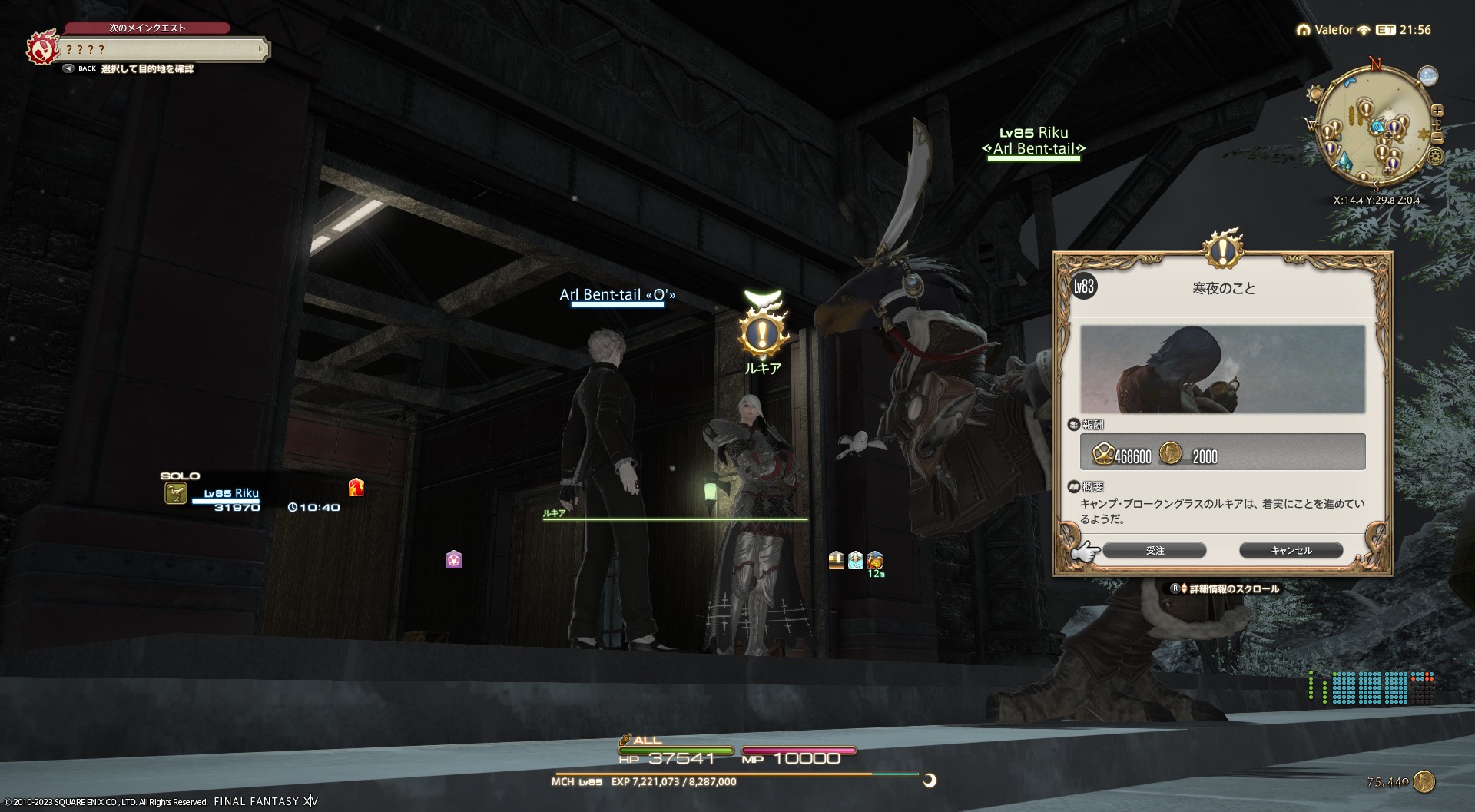Image resolution: width=1475 pixels, height=812 pixels.
Task: Cancel the quest offer with キャンセル
Action: (1291, 550)
